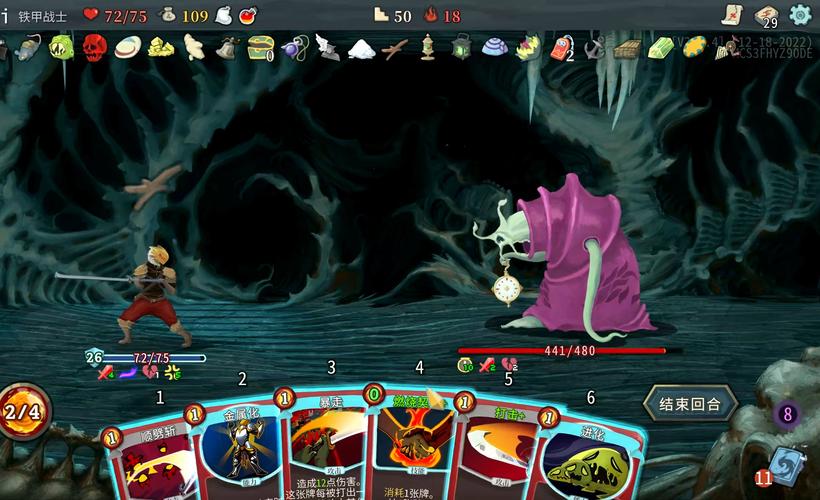Open the map scroll icon
820x500 pixels.
(733, 15)
